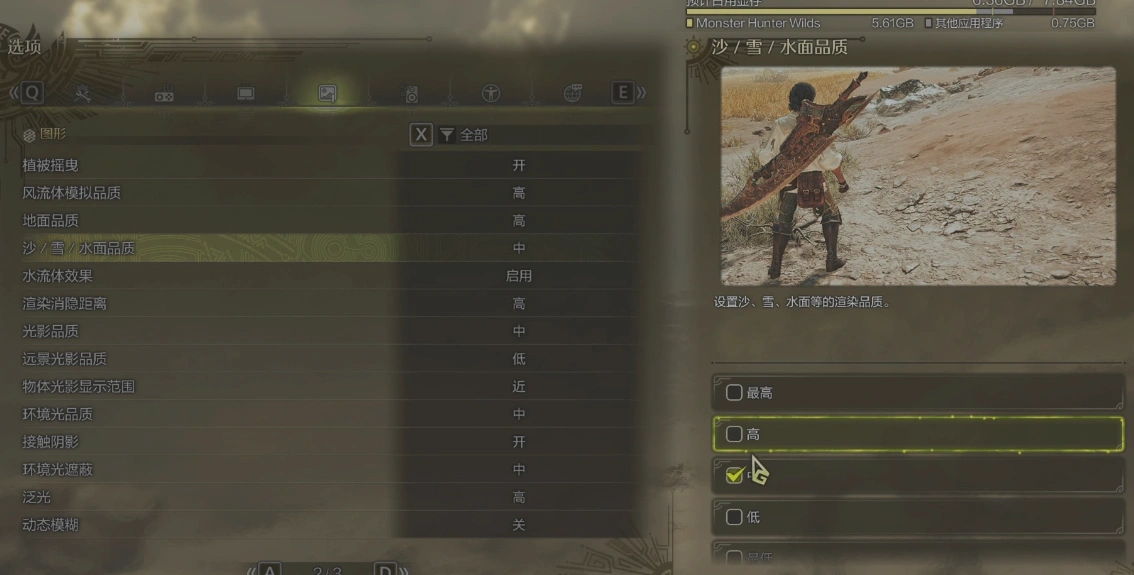Open the globe language tab
This screenshot has width=1134, height=575.
click(x=573, y=94)
